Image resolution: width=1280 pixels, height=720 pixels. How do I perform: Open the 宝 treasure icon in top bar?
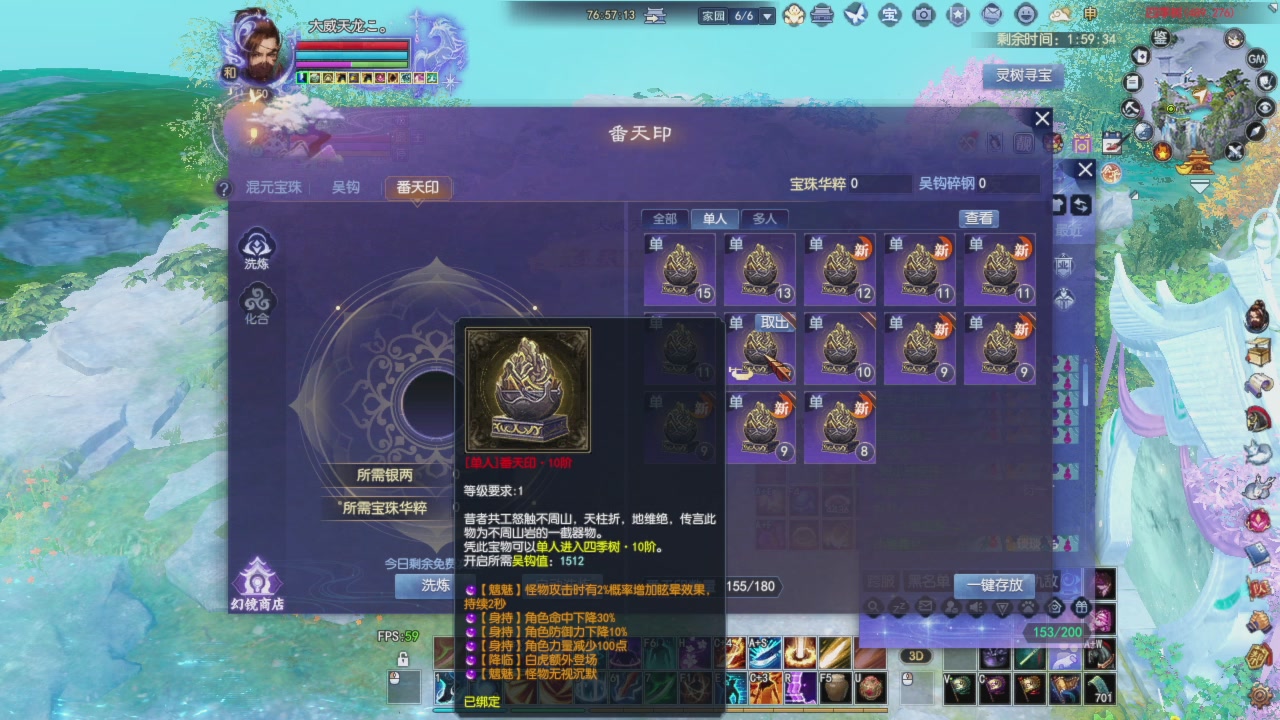[890, 15]
